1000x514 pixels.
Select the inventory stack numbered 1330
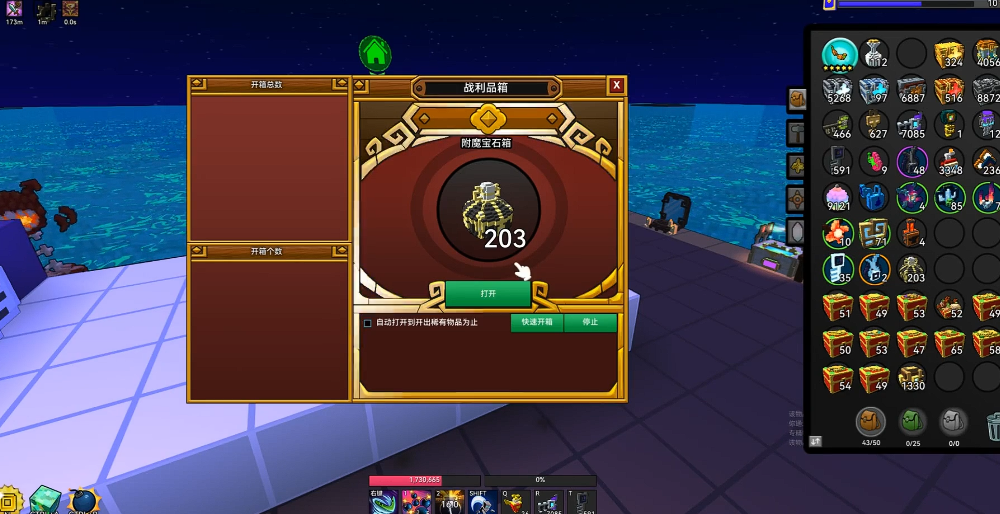910,377
